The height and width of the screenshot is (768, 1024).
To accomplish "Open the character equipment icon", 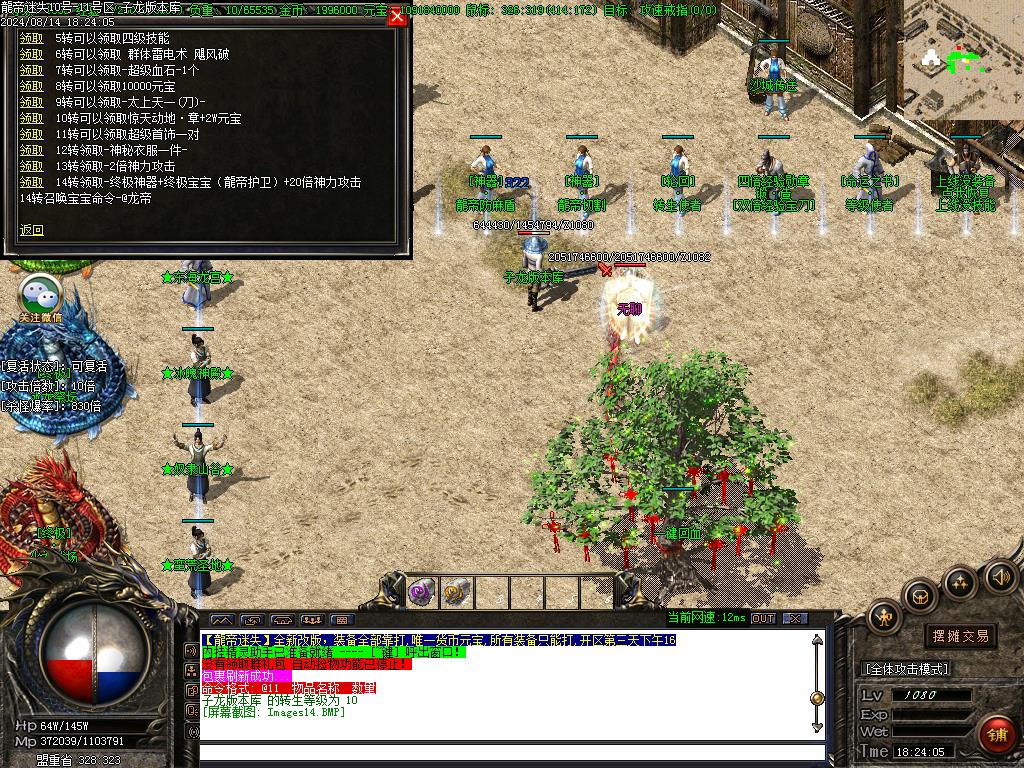I will pos(884,617).
